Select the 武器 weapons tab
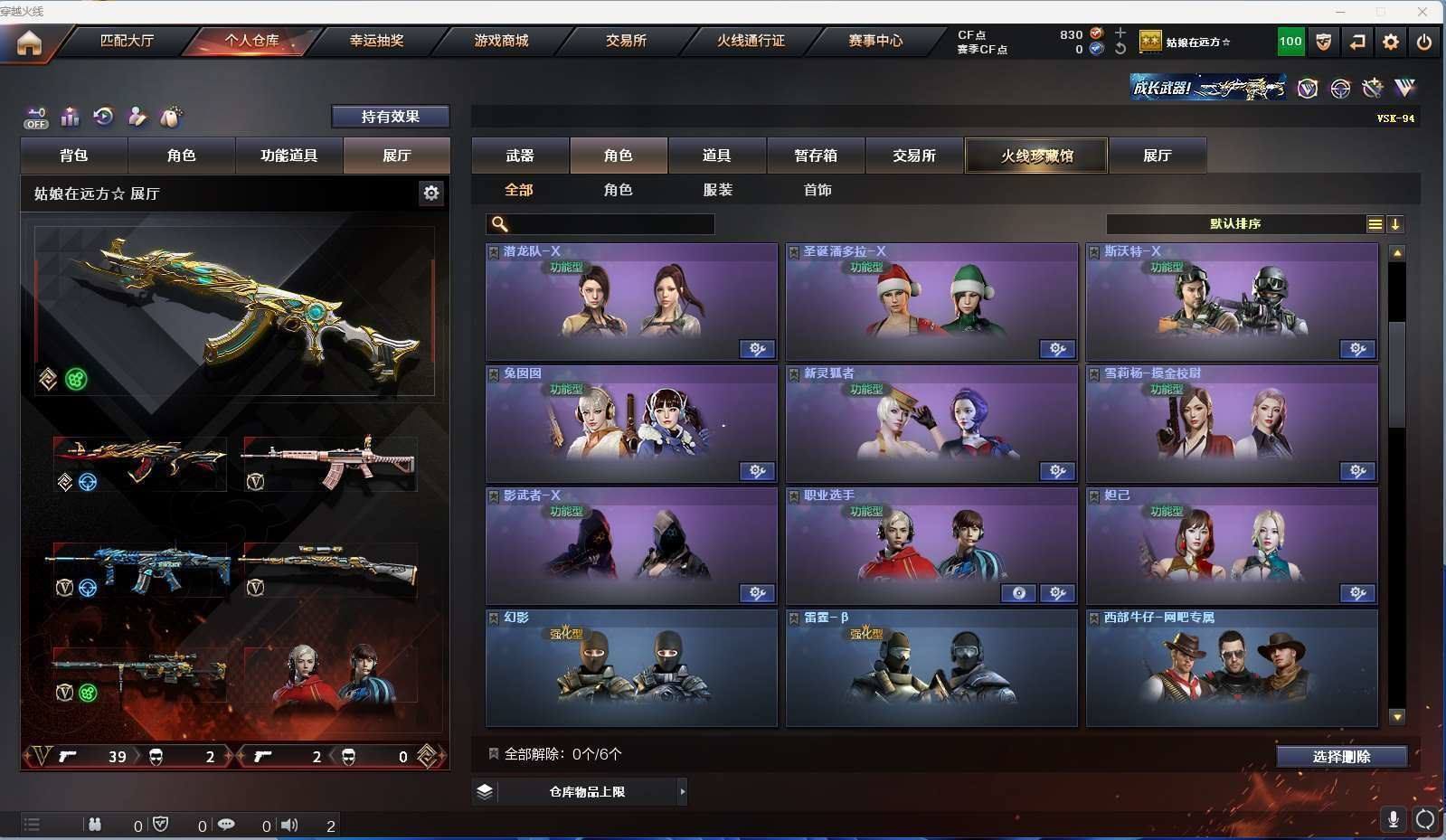The width and height of the screenshot is (1446, 840). (520, 156)
